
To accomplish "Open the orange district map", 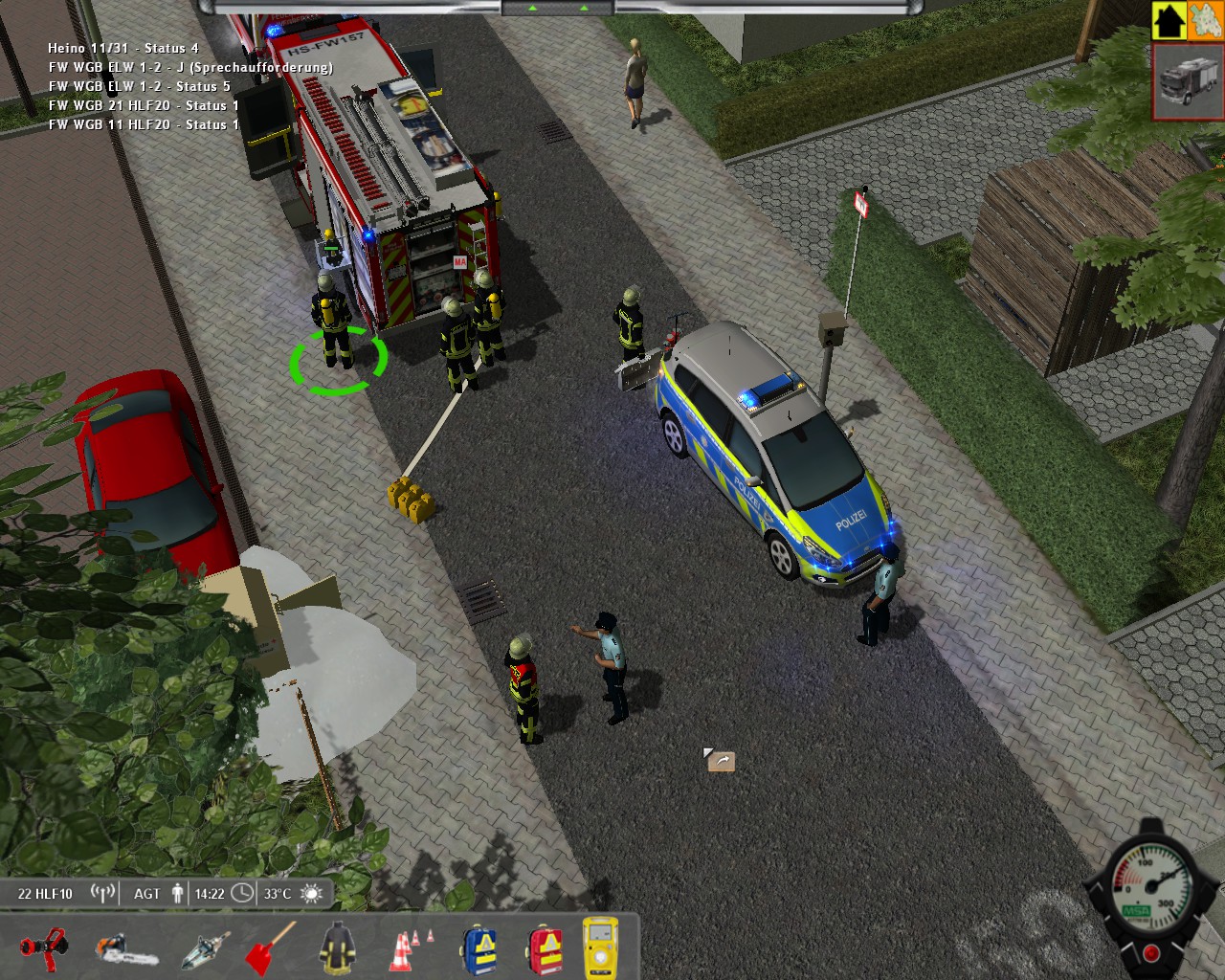I will 1205,20.
